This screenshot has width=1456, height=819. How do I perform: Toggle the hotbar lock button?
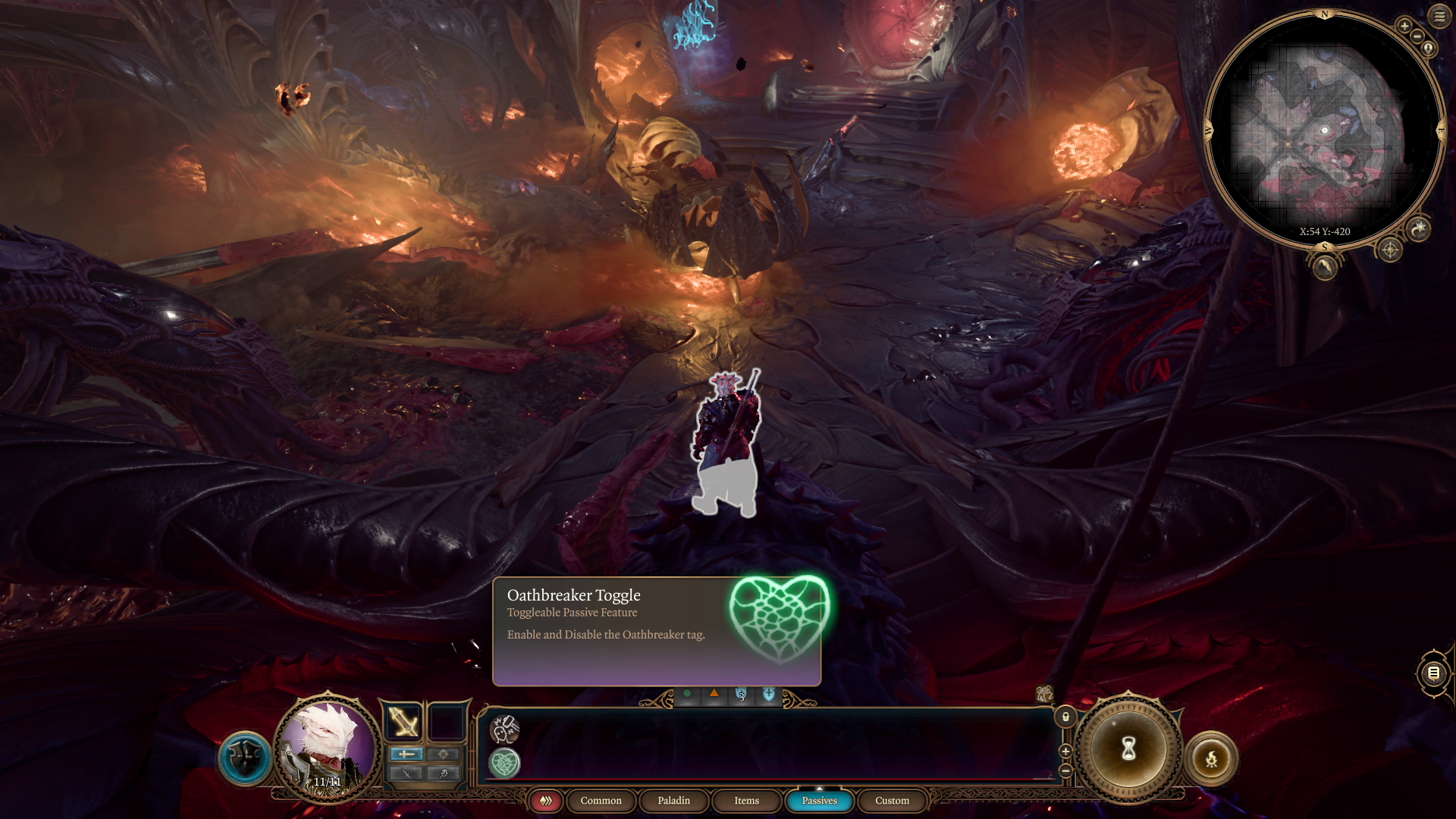(1065, 717)
